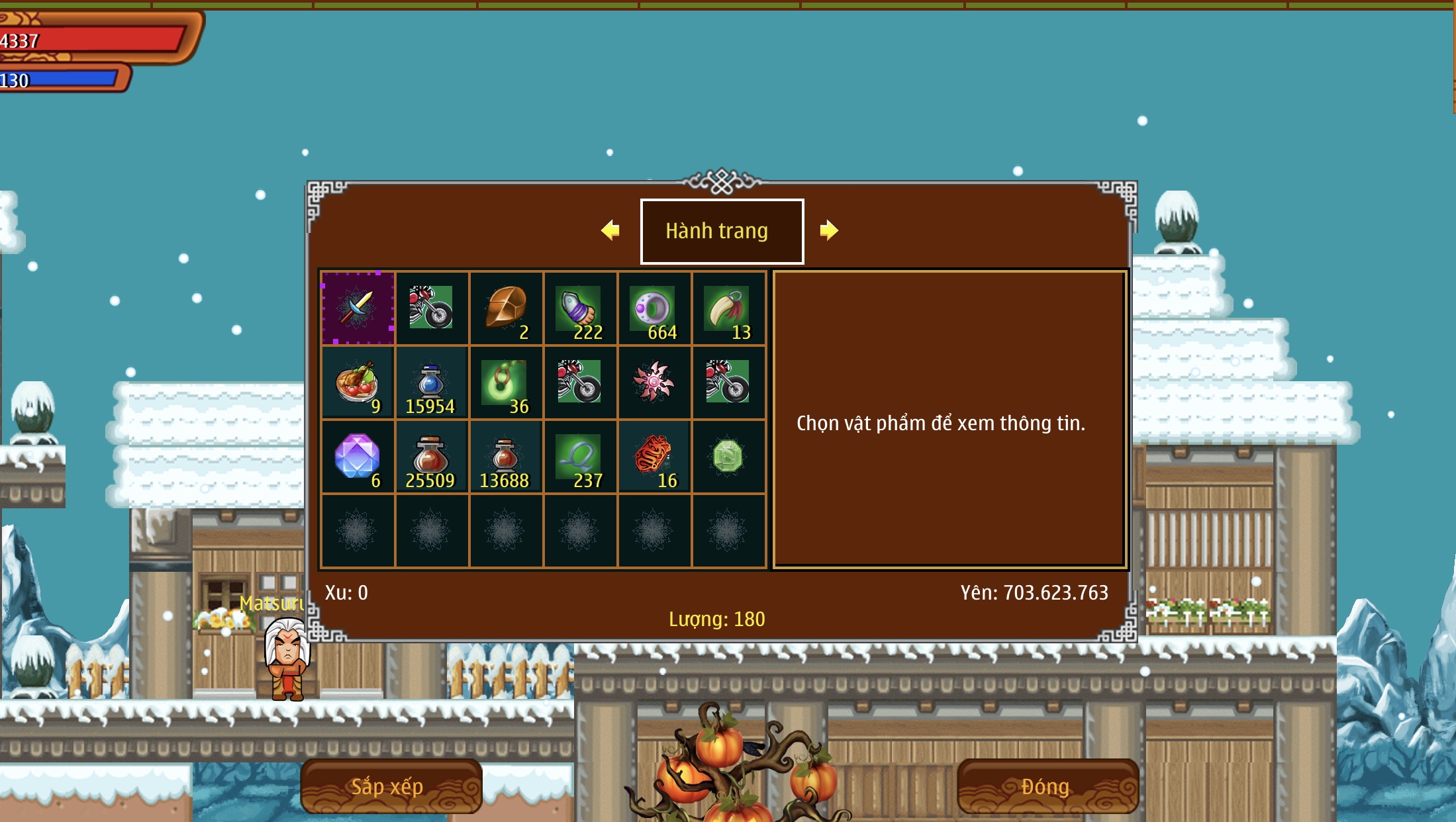The image size is (1456, 822).
Task: Go to previous tab with left arrow
Action: click(610, 230)
